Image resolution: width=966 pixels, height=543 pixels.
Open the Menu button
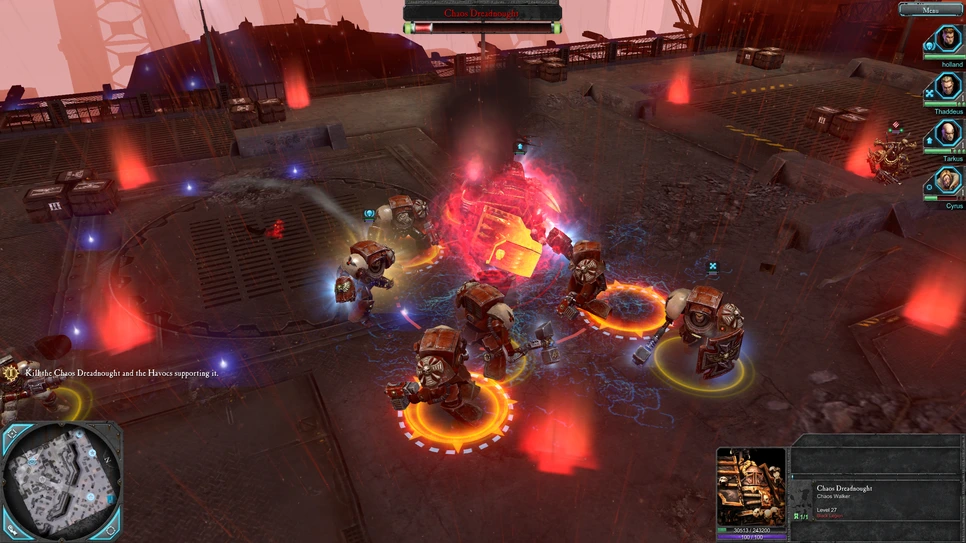tap(930, 9)
